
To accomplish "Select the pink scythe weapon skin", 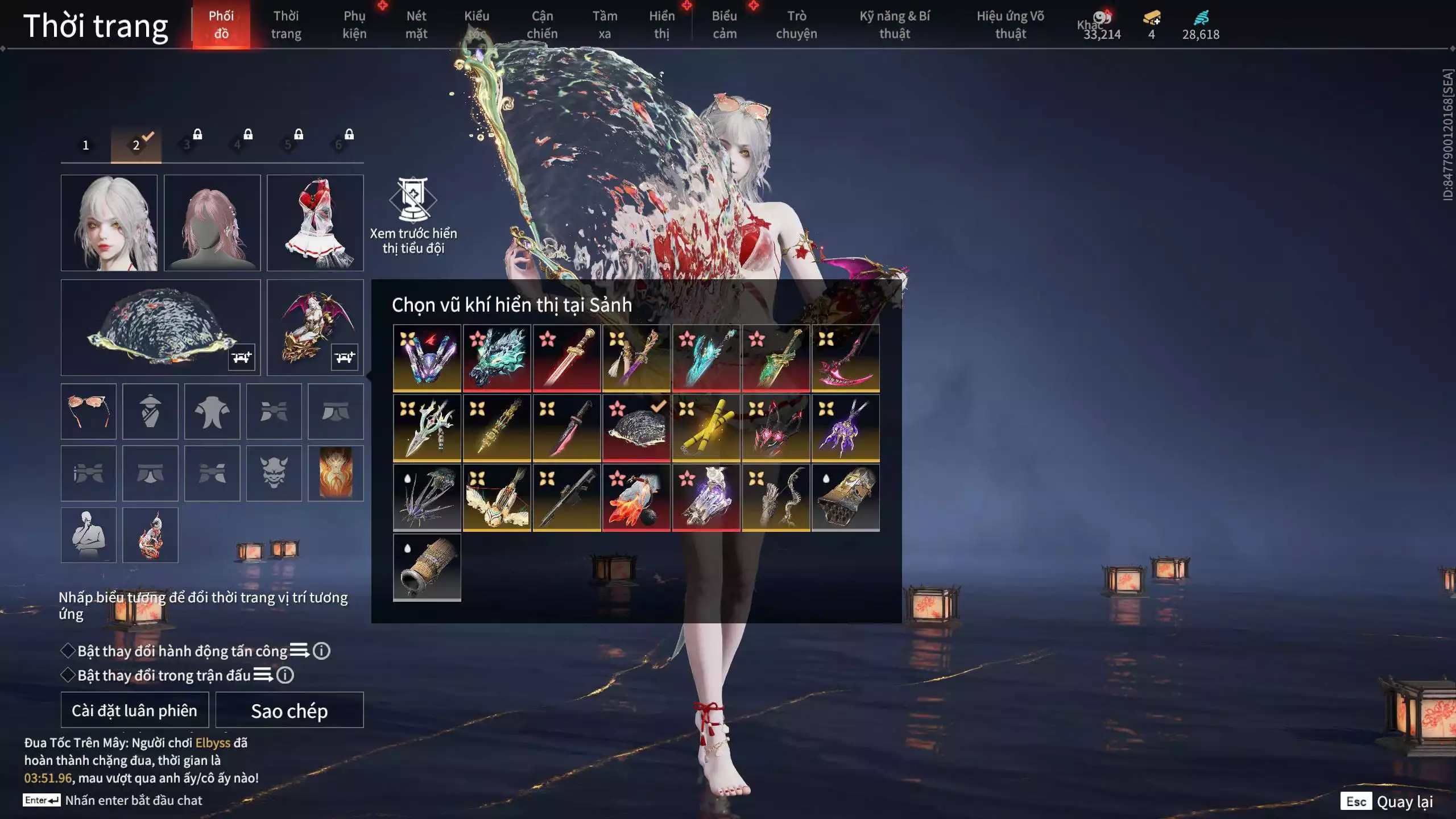I will [845, 358].
